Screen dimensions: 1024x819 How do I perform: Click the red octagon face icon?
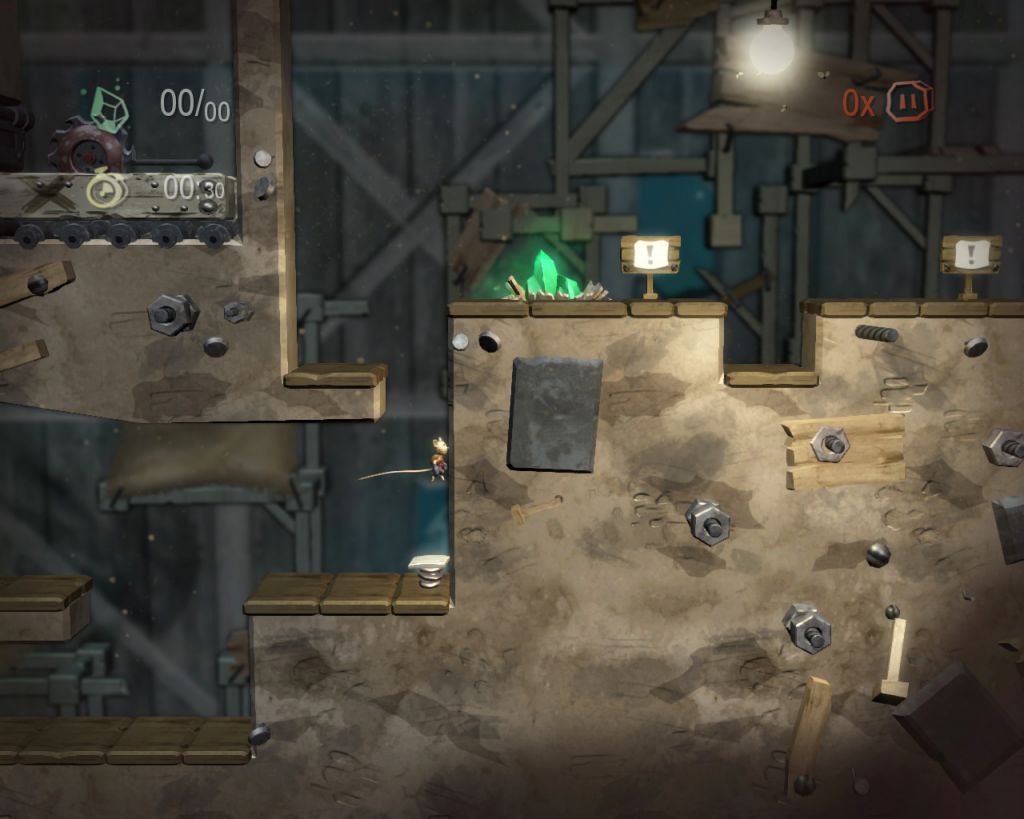tap(909, 102)
